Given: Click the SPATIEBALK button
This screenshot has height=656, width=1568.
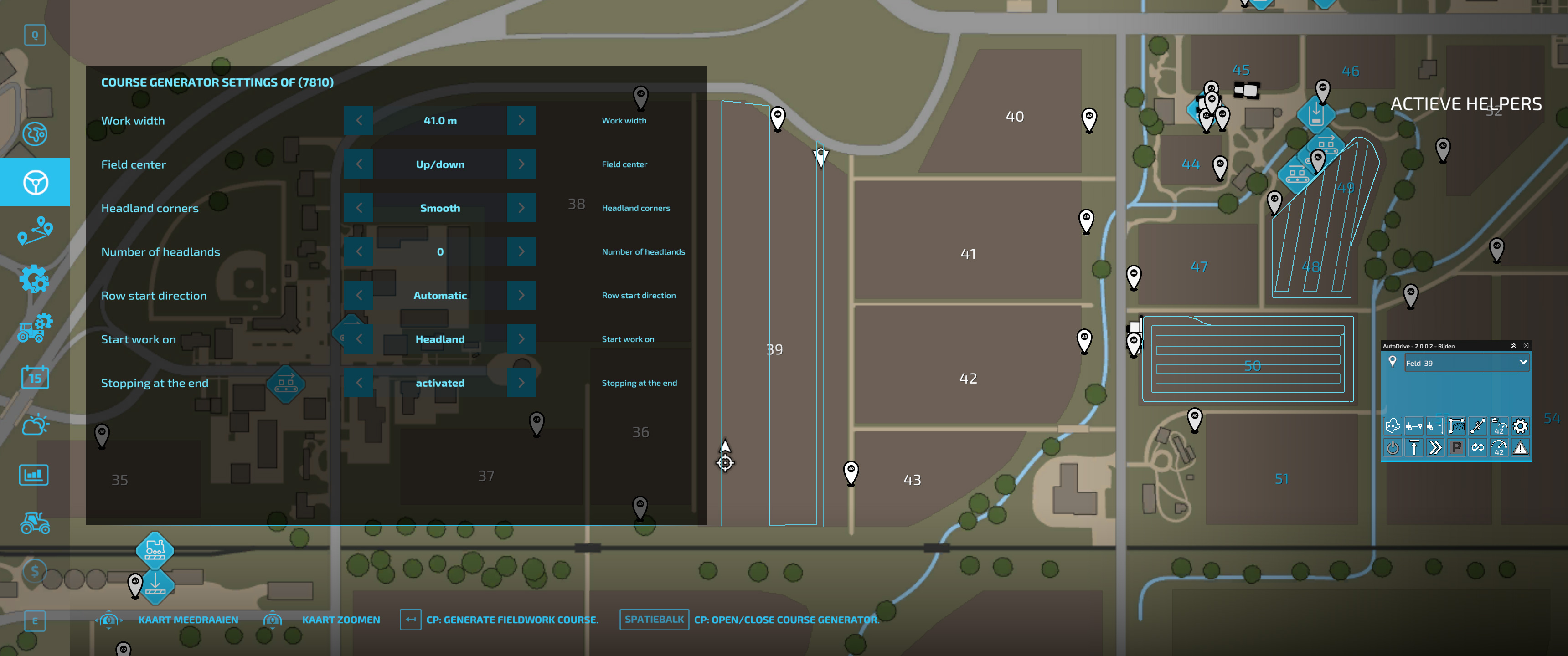Looking at the screenshot, I should pos(654,620).
